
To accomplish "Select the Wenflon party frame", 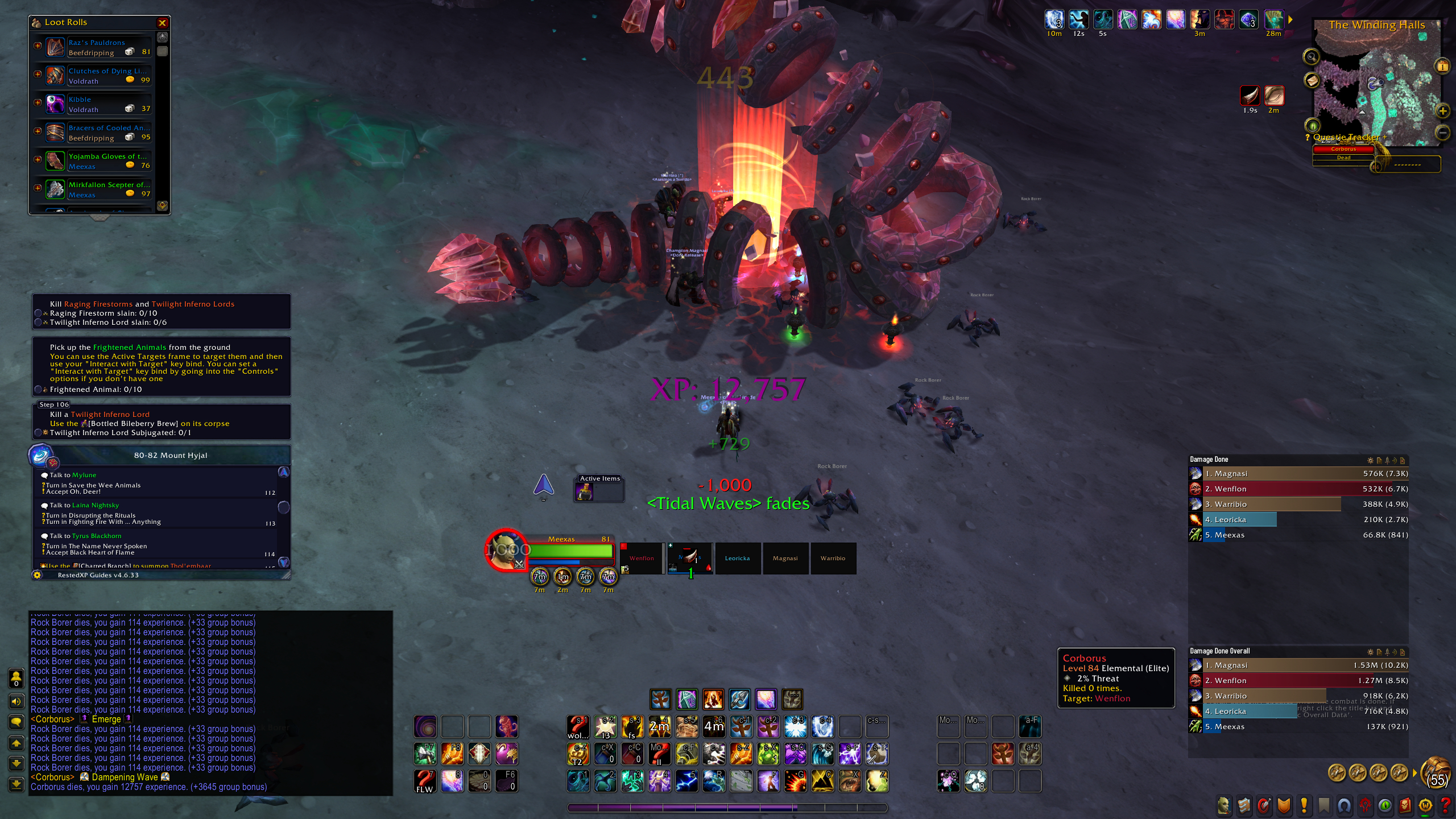I will 642,559.
